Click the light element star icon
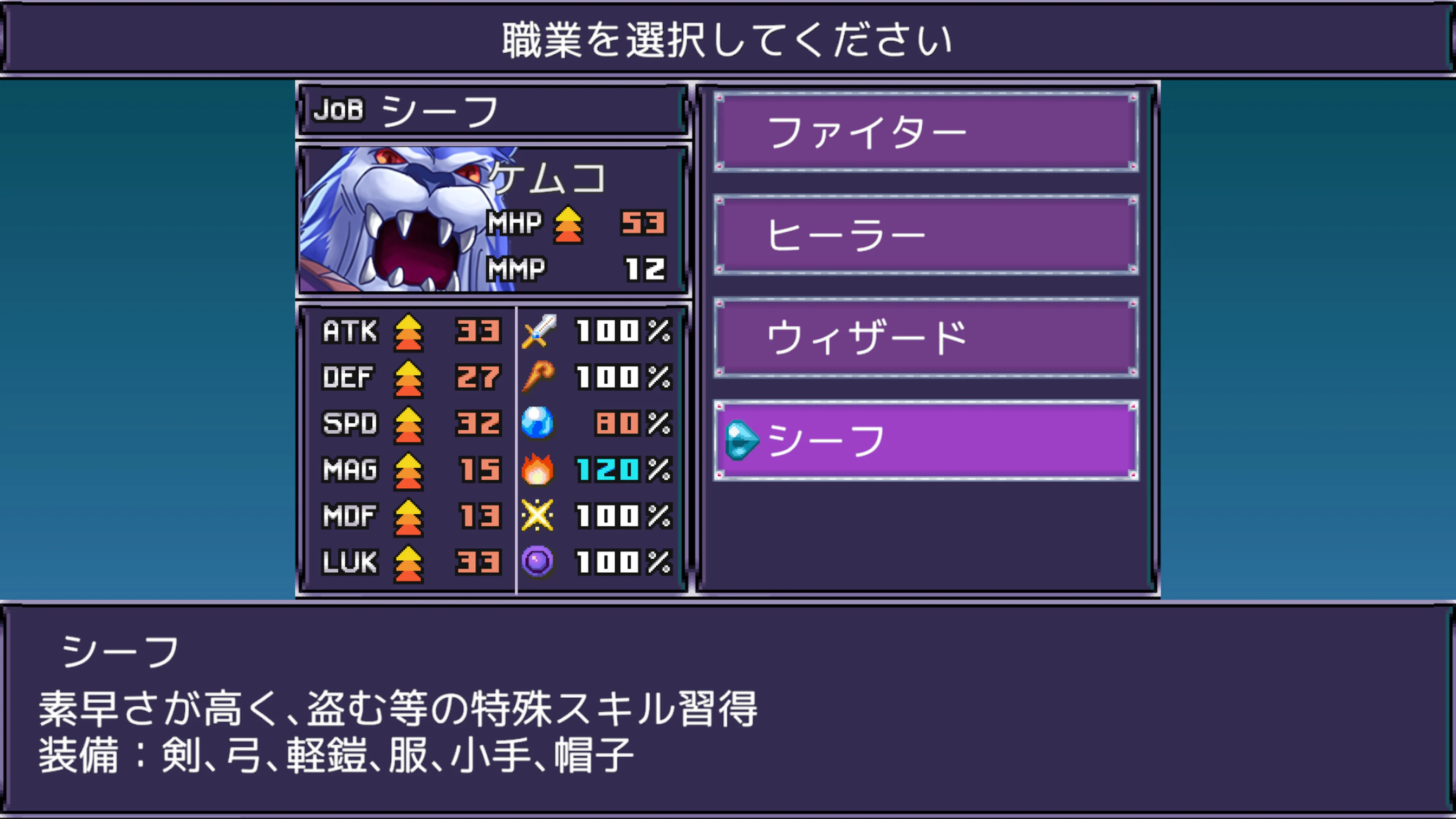Screen dimensions: 1456x819 coord(539,516)
